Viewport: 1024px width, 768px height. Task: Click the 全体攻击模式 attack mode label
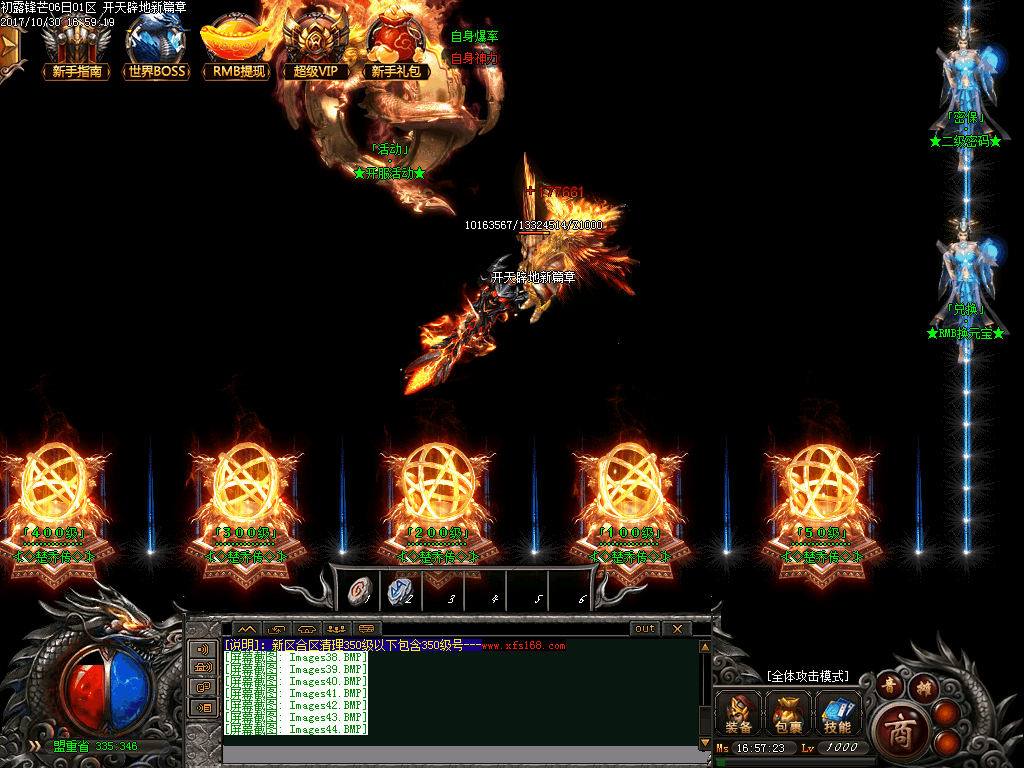tap(807, 676)
